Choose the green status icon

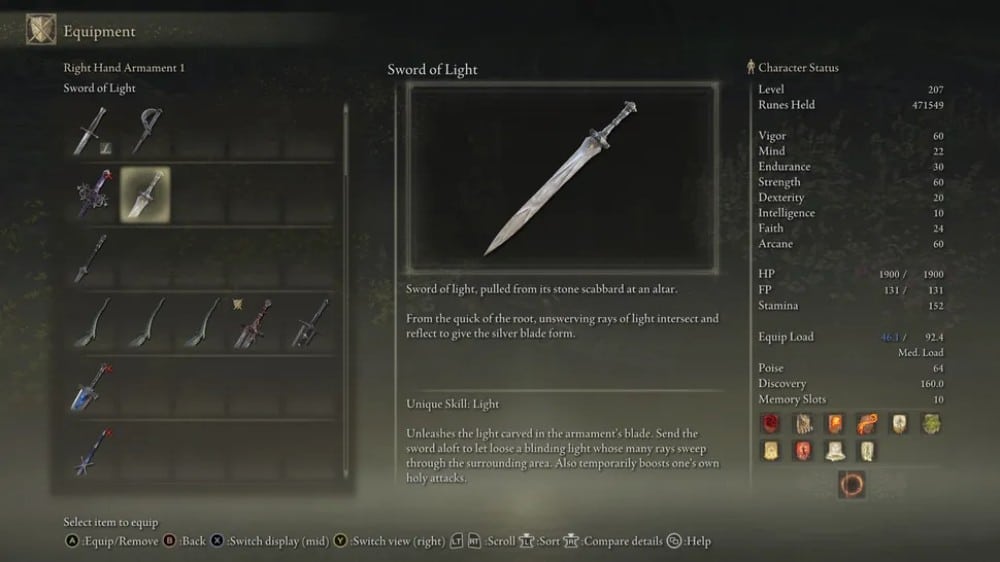pos(931,423)
